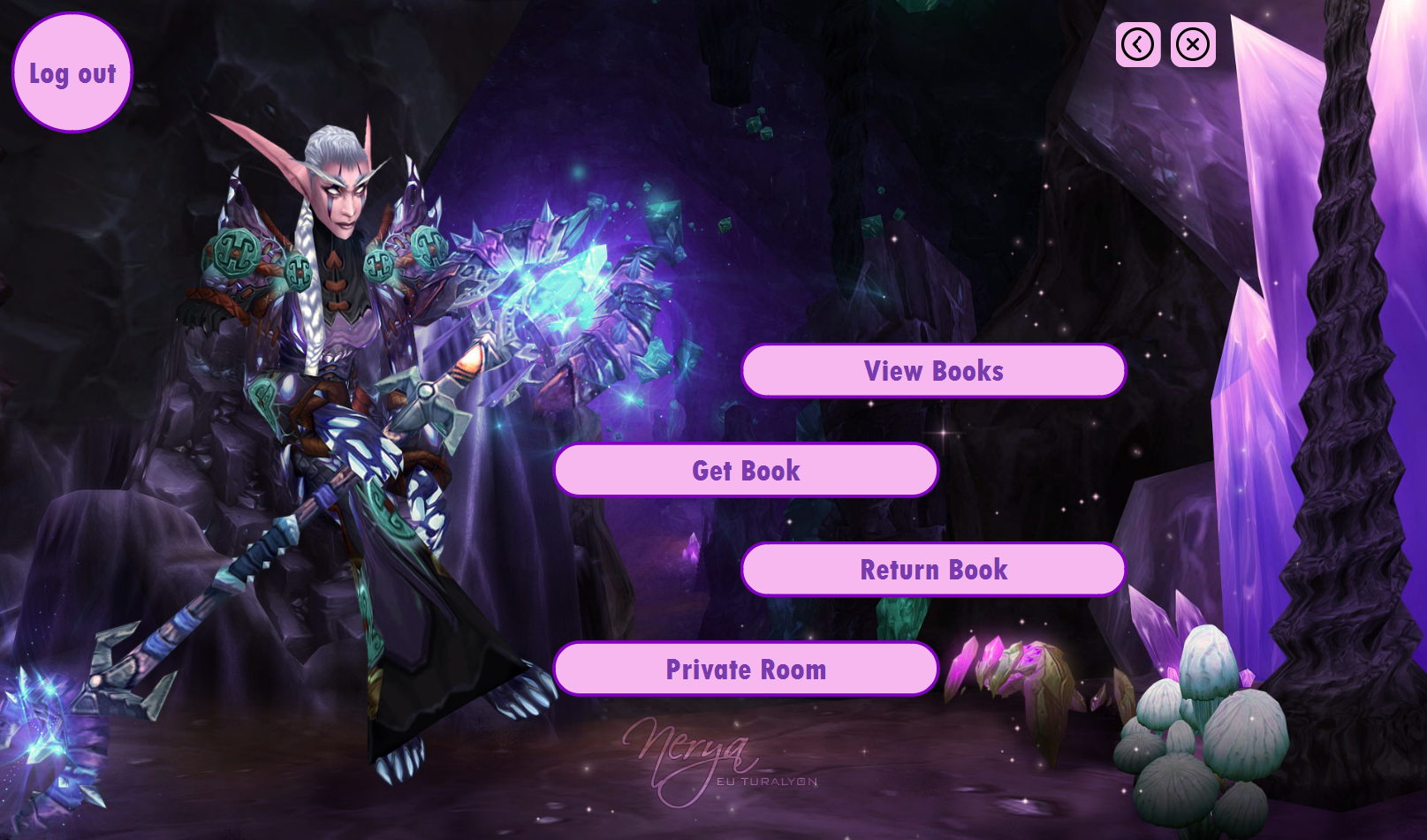Screen dimensions: 1427x840
Task: Close the window with the X button
Action: click(x=1193, y=44)
